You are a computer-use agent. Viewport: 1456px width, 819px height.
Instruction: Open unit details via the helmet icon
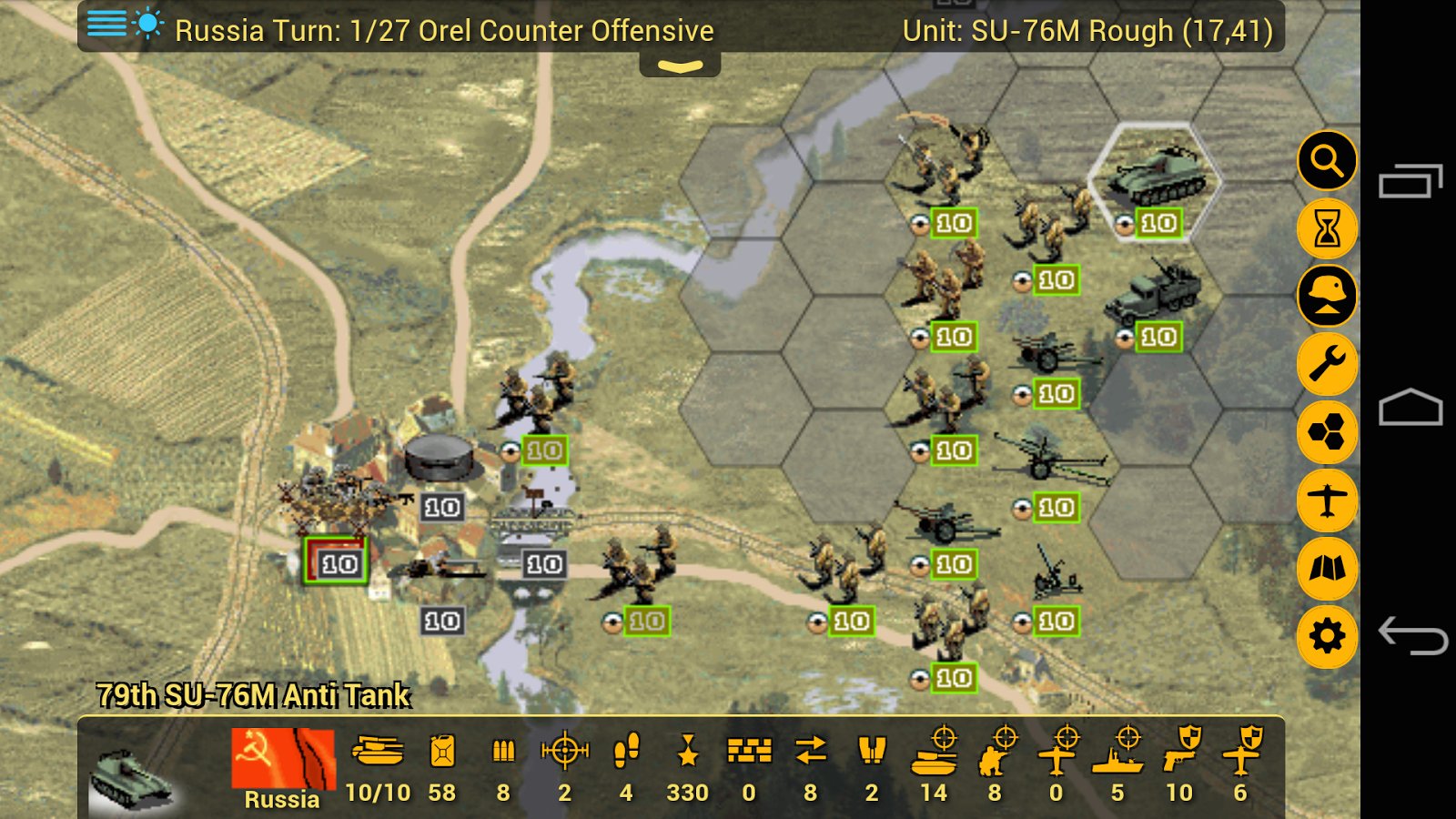click(1328, 296)
